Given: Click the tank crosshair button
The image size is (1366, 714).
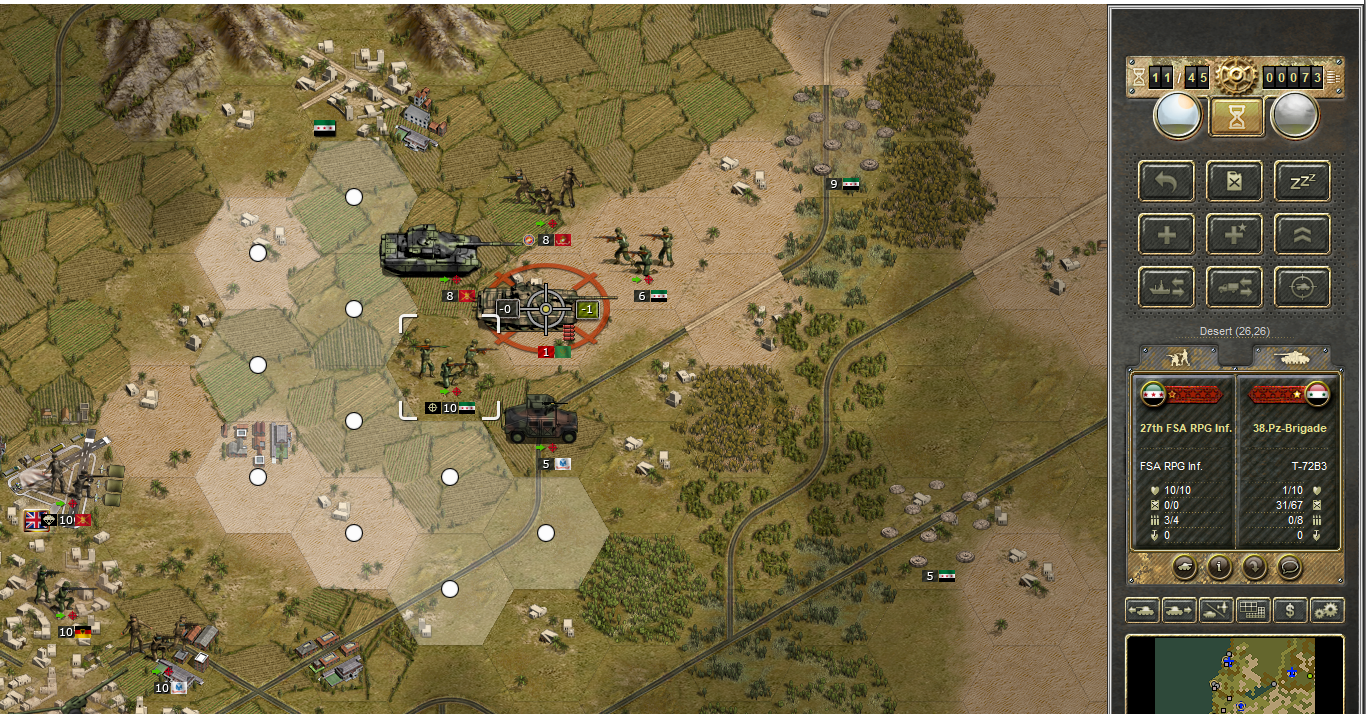Looking at the screenshot, I should coord(1302,287).
